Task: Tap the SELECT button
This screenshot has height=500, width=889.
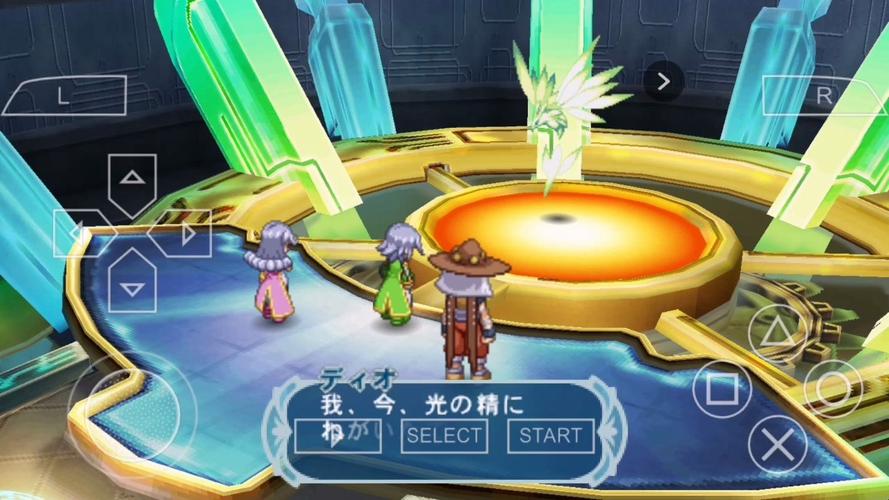Action: click(444, 435)
